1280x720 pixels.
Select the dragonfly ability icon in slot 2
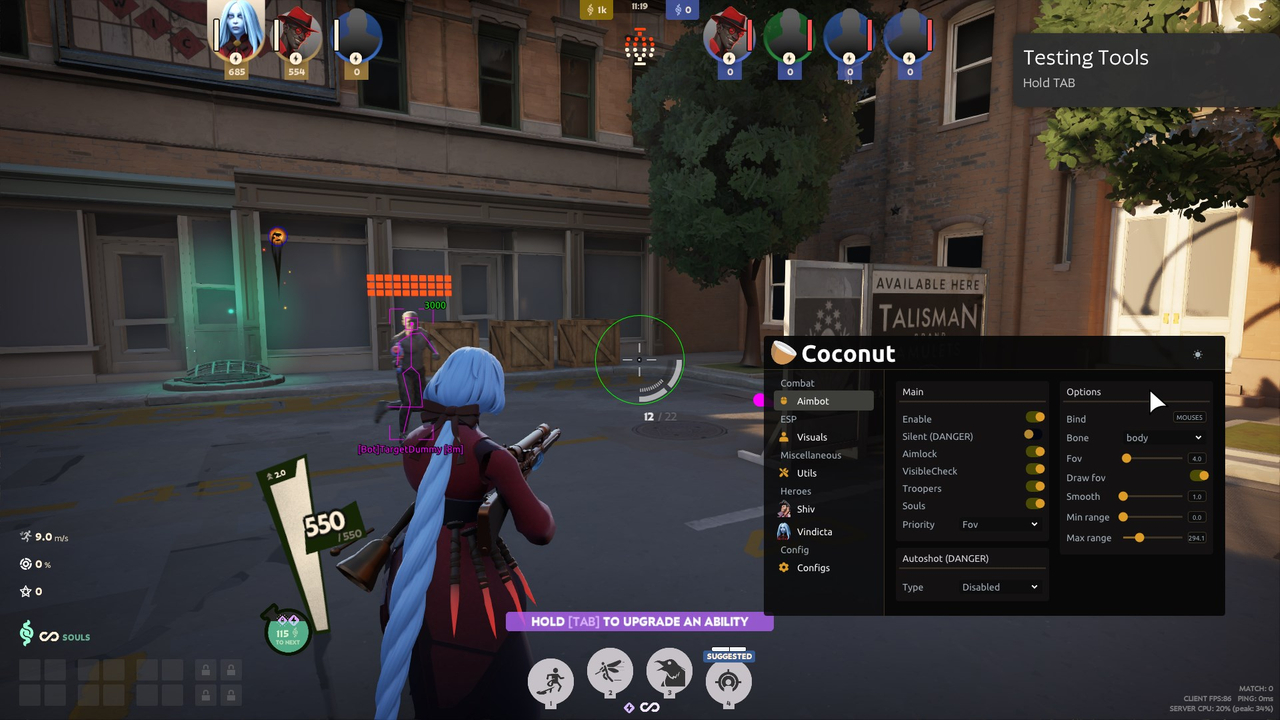(609, 672)
